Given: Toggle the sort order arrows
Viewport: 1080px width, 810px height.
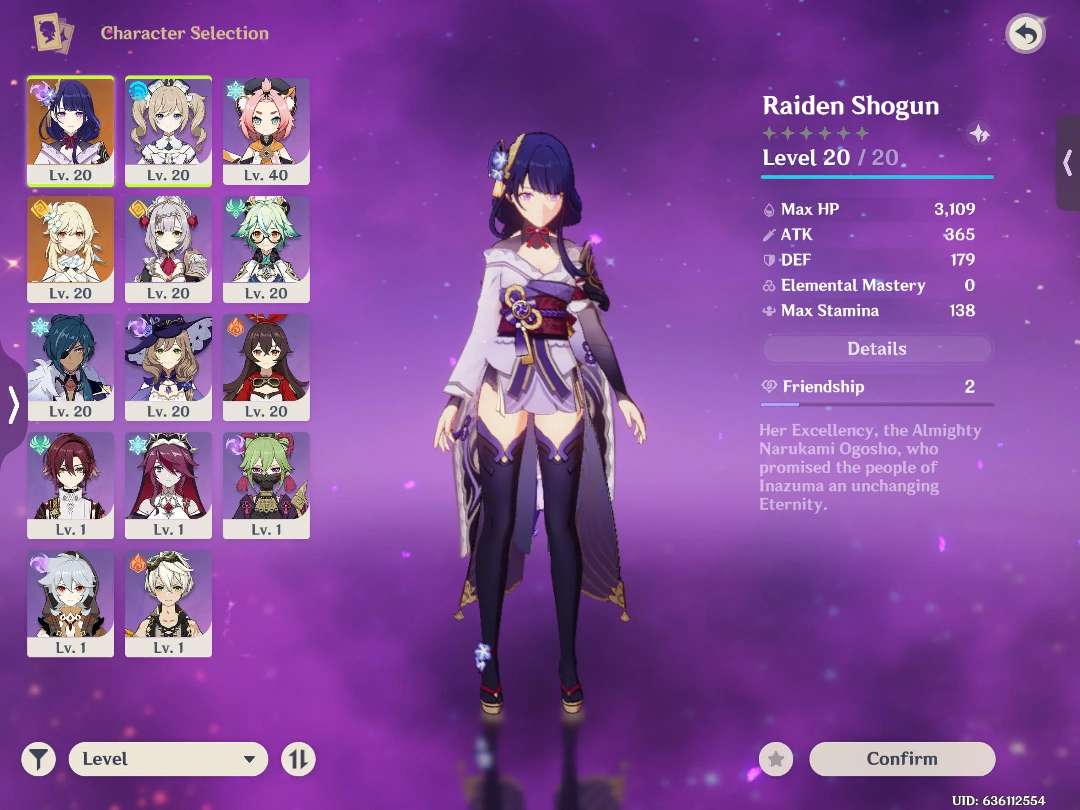Looking at the screenshot, I should 298,759.
